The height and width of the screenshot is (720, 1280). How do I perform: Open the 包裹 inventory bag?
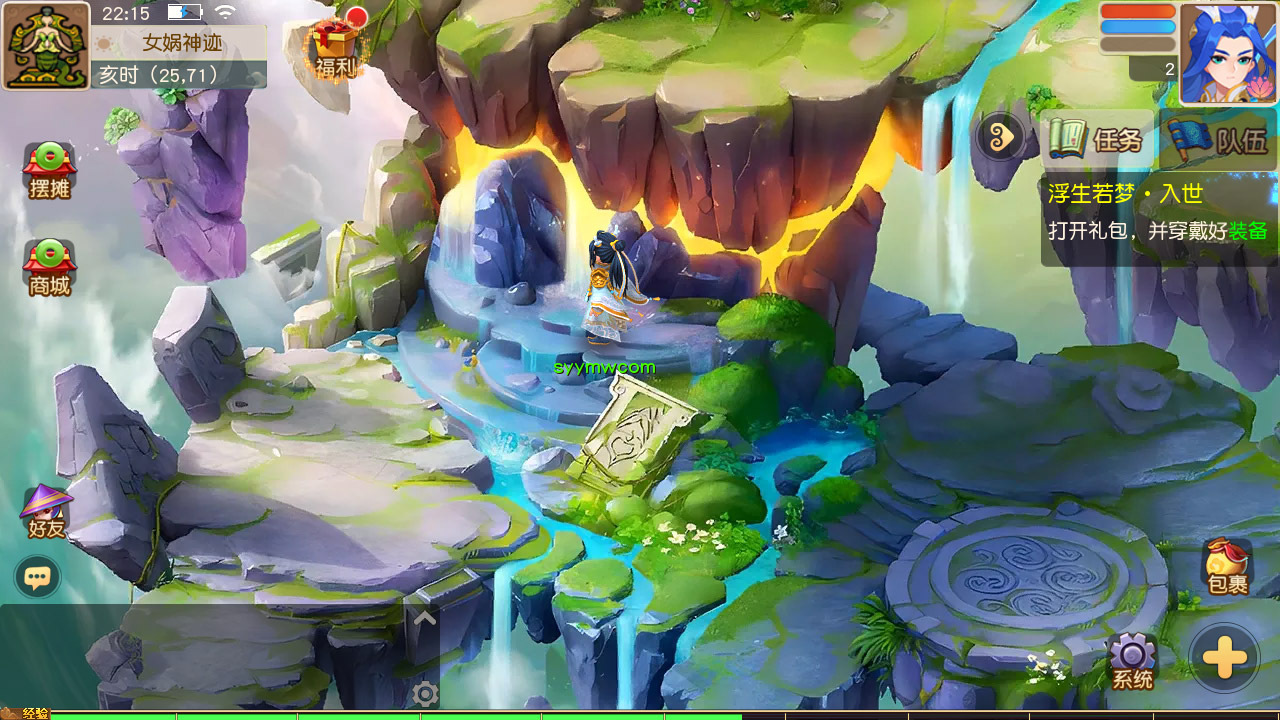pyautogui.click(x=1227, y=567)
